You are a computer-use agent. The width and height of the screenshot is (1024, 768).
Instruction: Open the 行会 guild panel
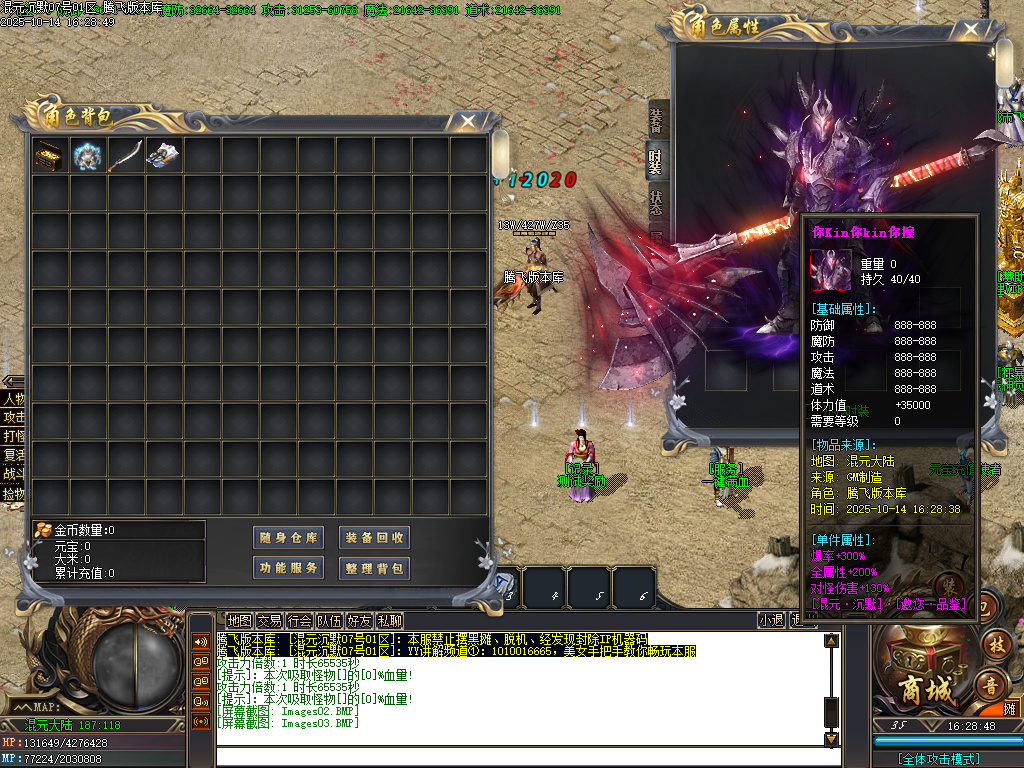299,621
